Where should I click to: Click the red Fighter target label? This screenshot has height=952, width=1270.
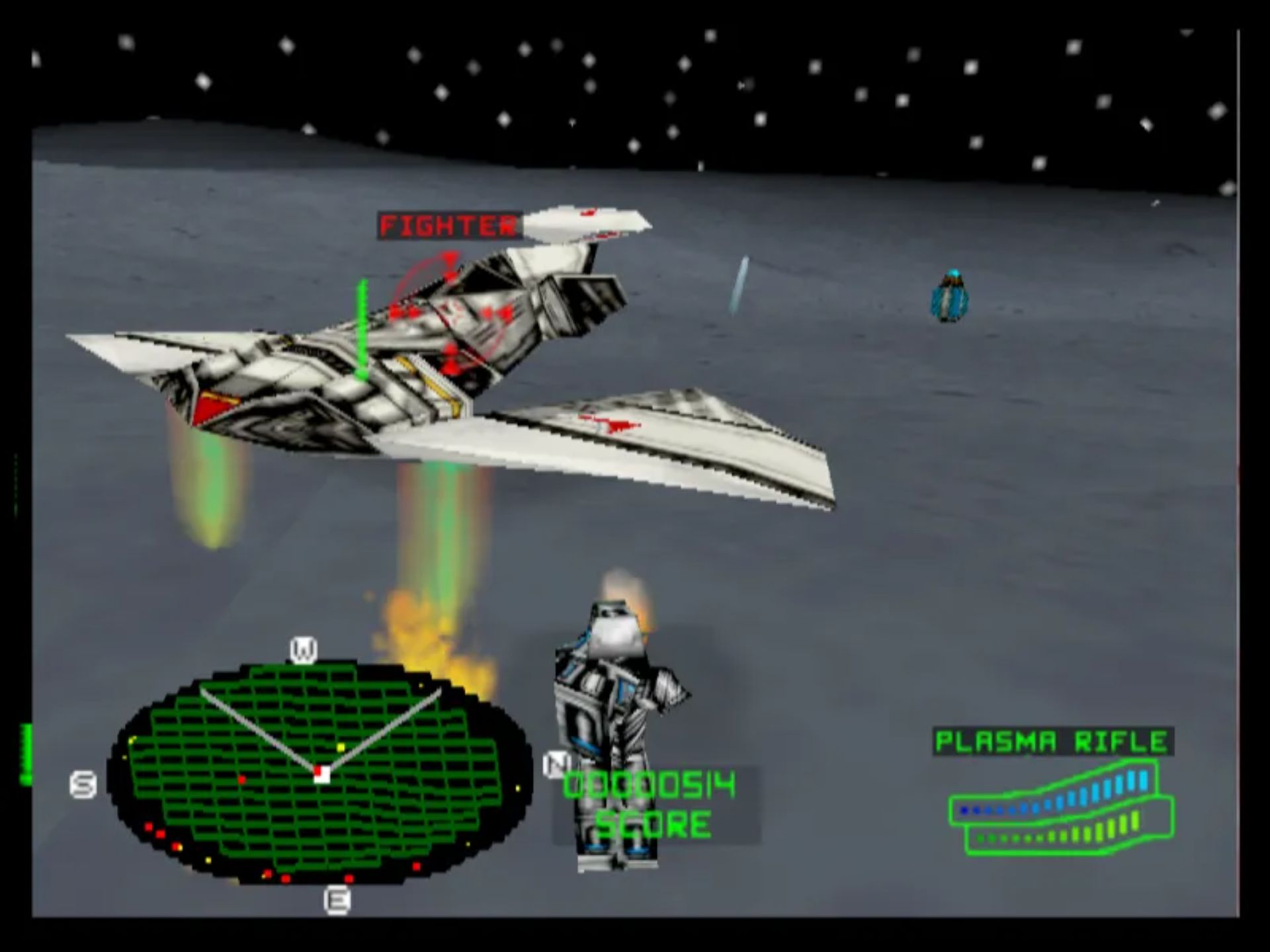coord(448,226)
